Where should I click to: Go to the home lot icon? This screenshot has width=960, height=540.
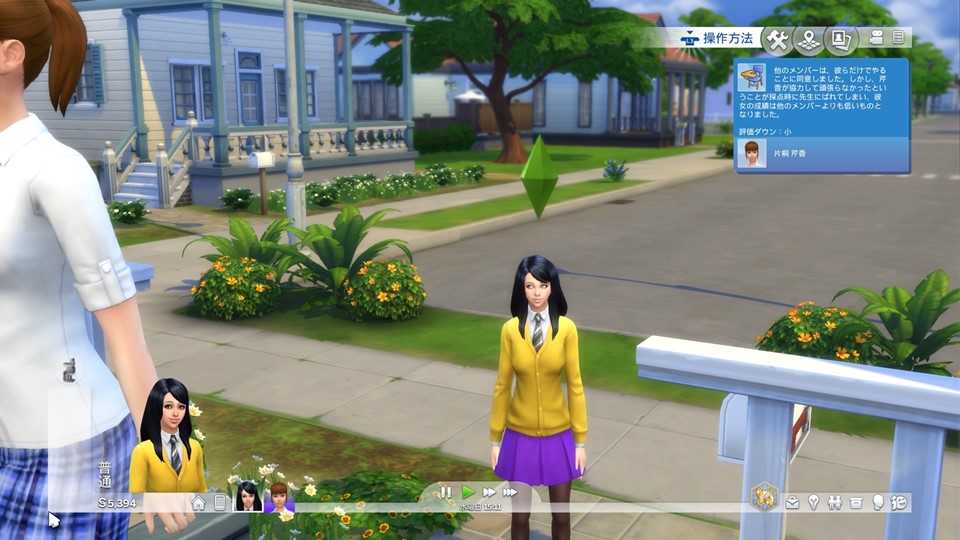point(199,503)
